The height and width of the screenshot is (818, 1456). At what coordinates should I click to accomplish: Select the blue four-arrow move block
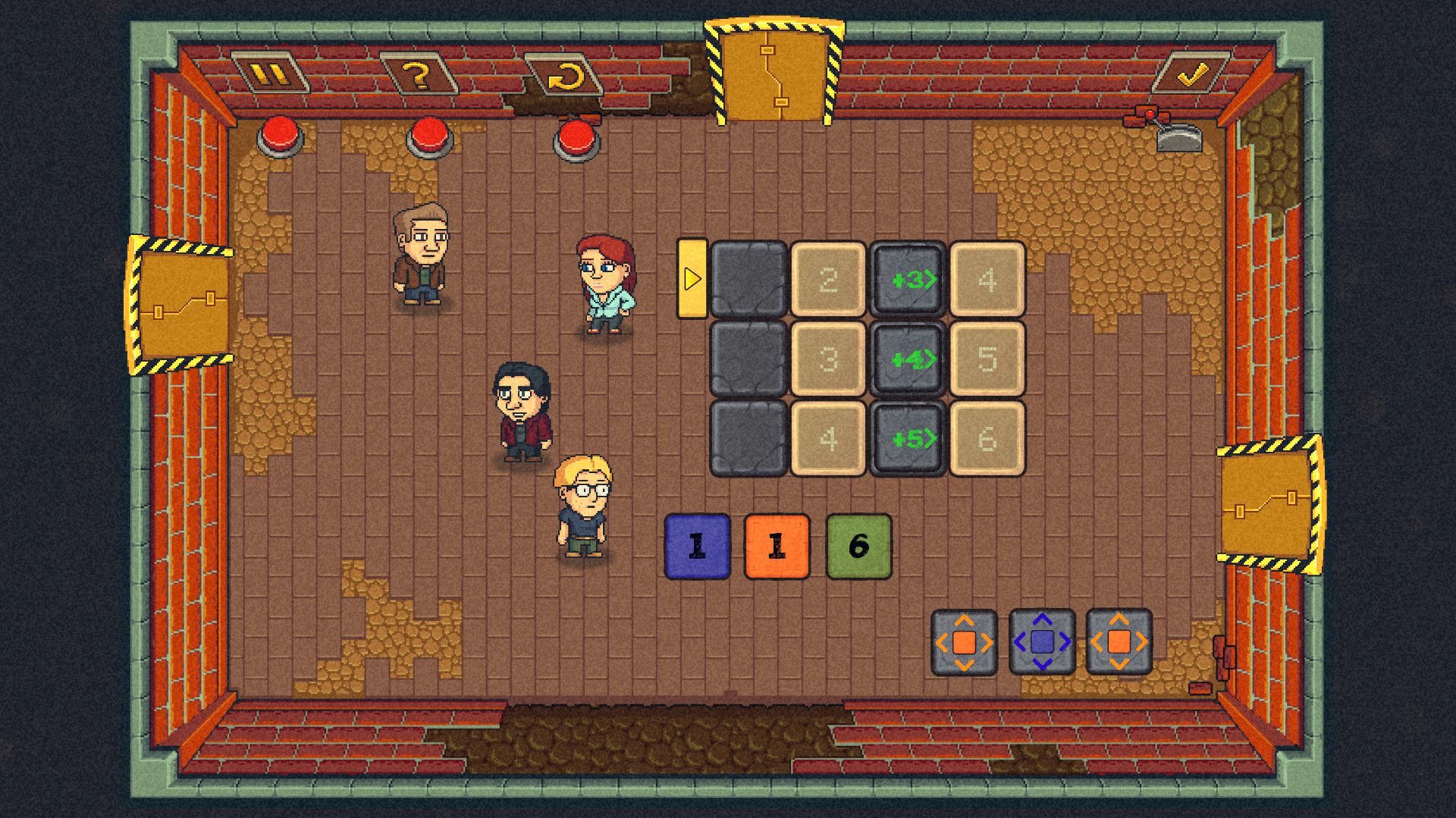click(x=1042, y=642)
